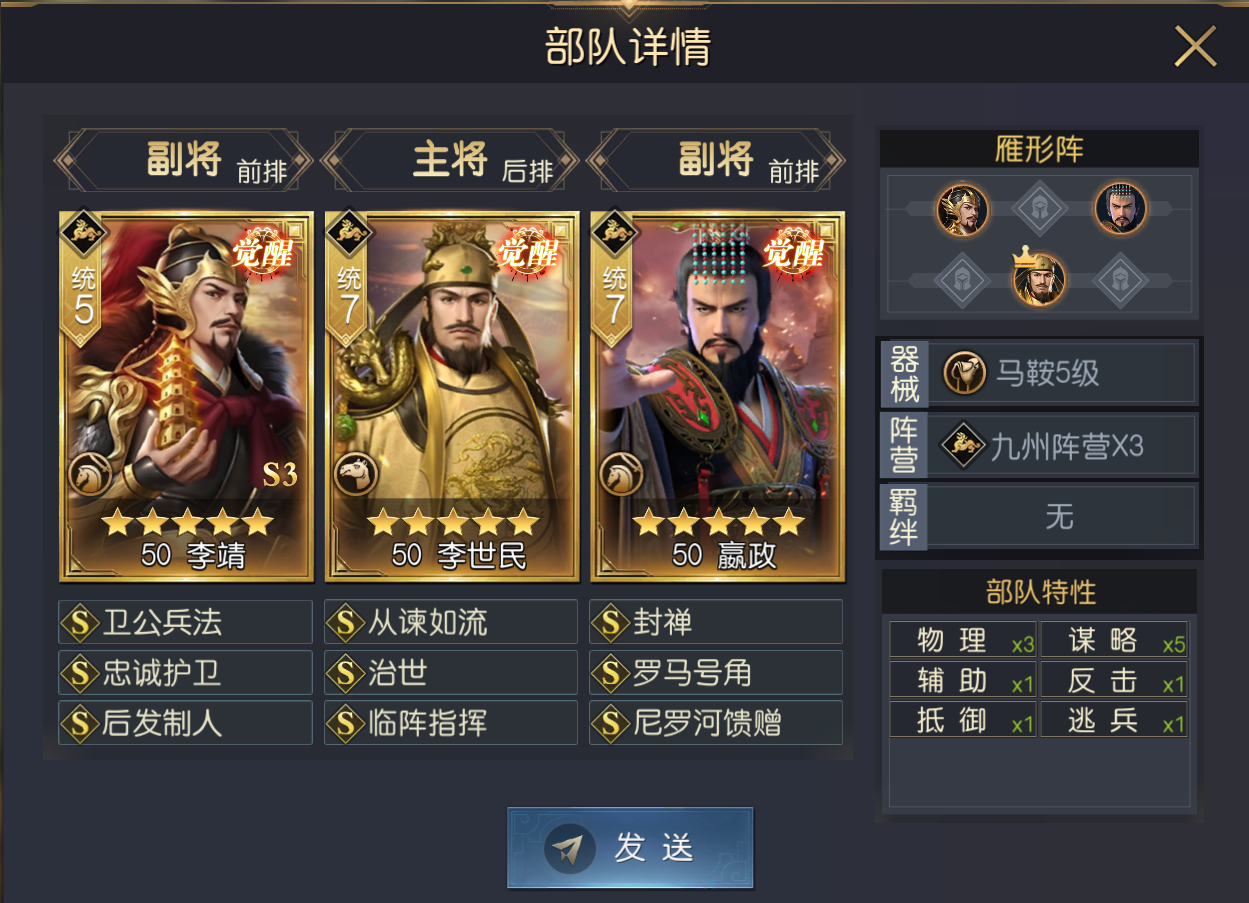
Task: View the 封禅 skill
Action: point(716,623)
